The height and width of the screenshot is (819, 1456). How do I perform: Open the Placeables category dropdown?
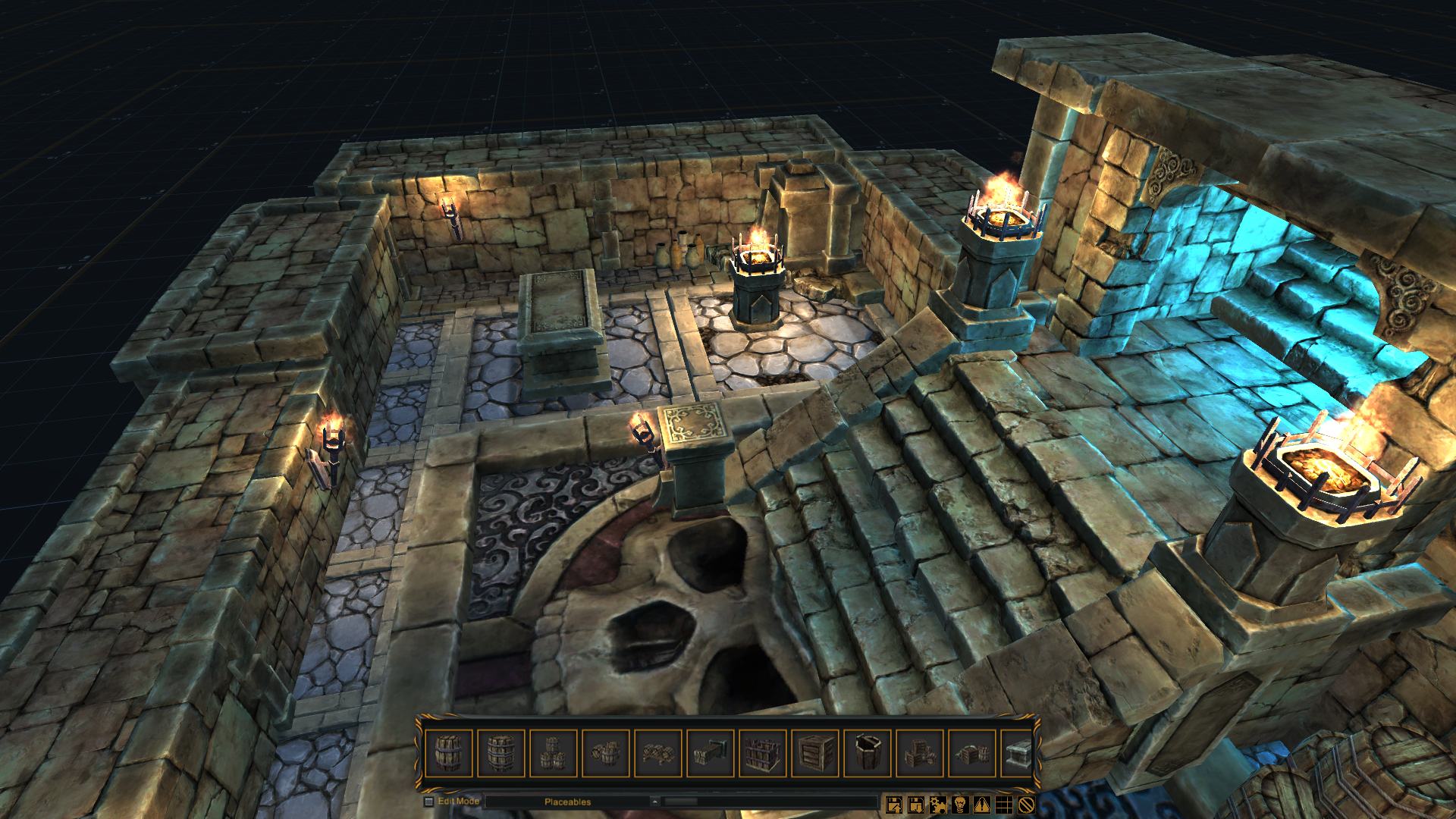(x=654, y=802)
